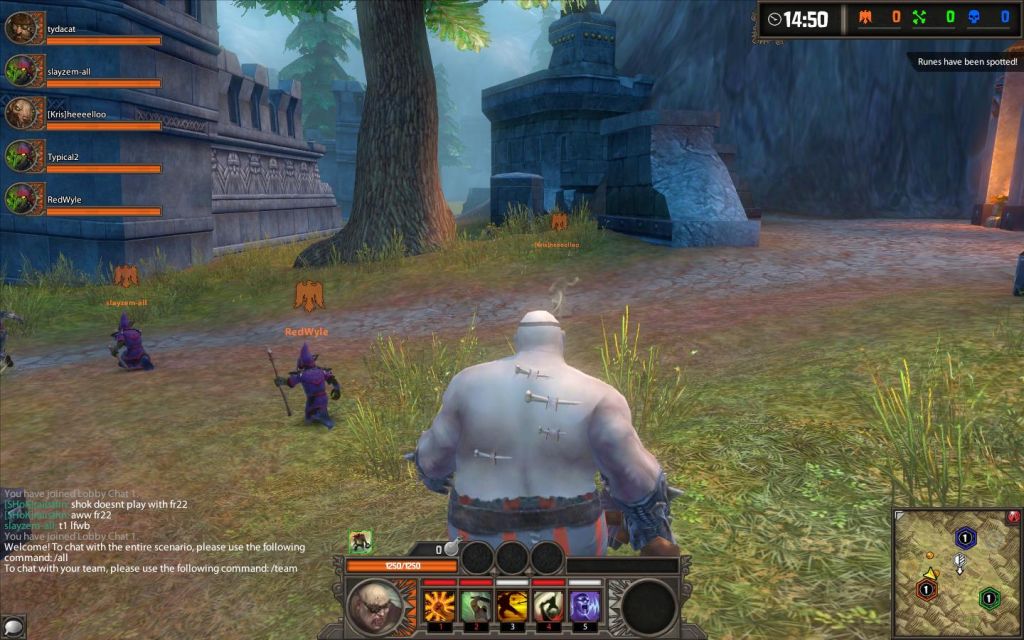Click the blue hexagon marker on minimap

coord(965,538)
